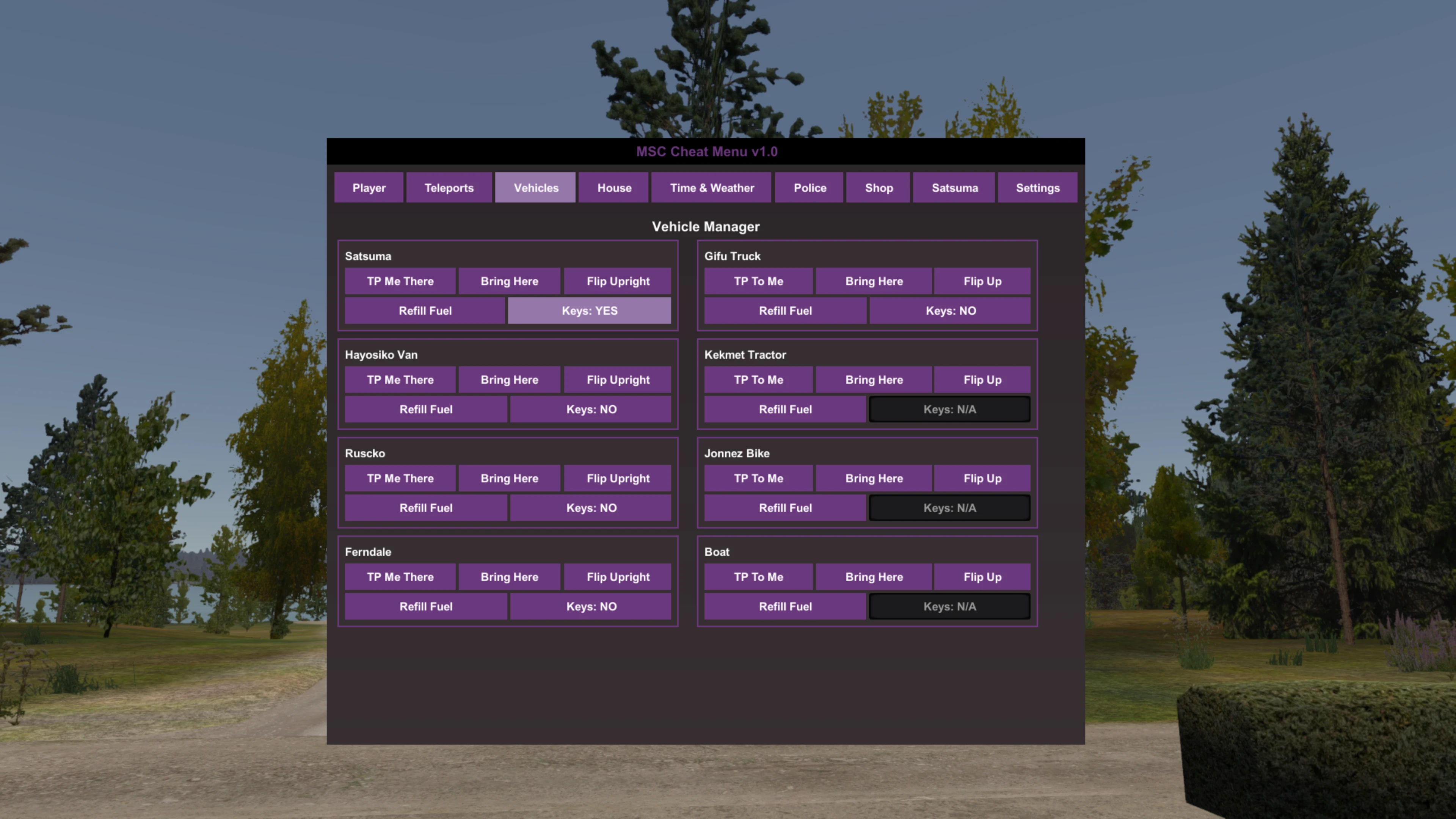Teleport yourself to the Satsuma
This screenshot has height=819, width=1456.
click(x=400, y=281)
